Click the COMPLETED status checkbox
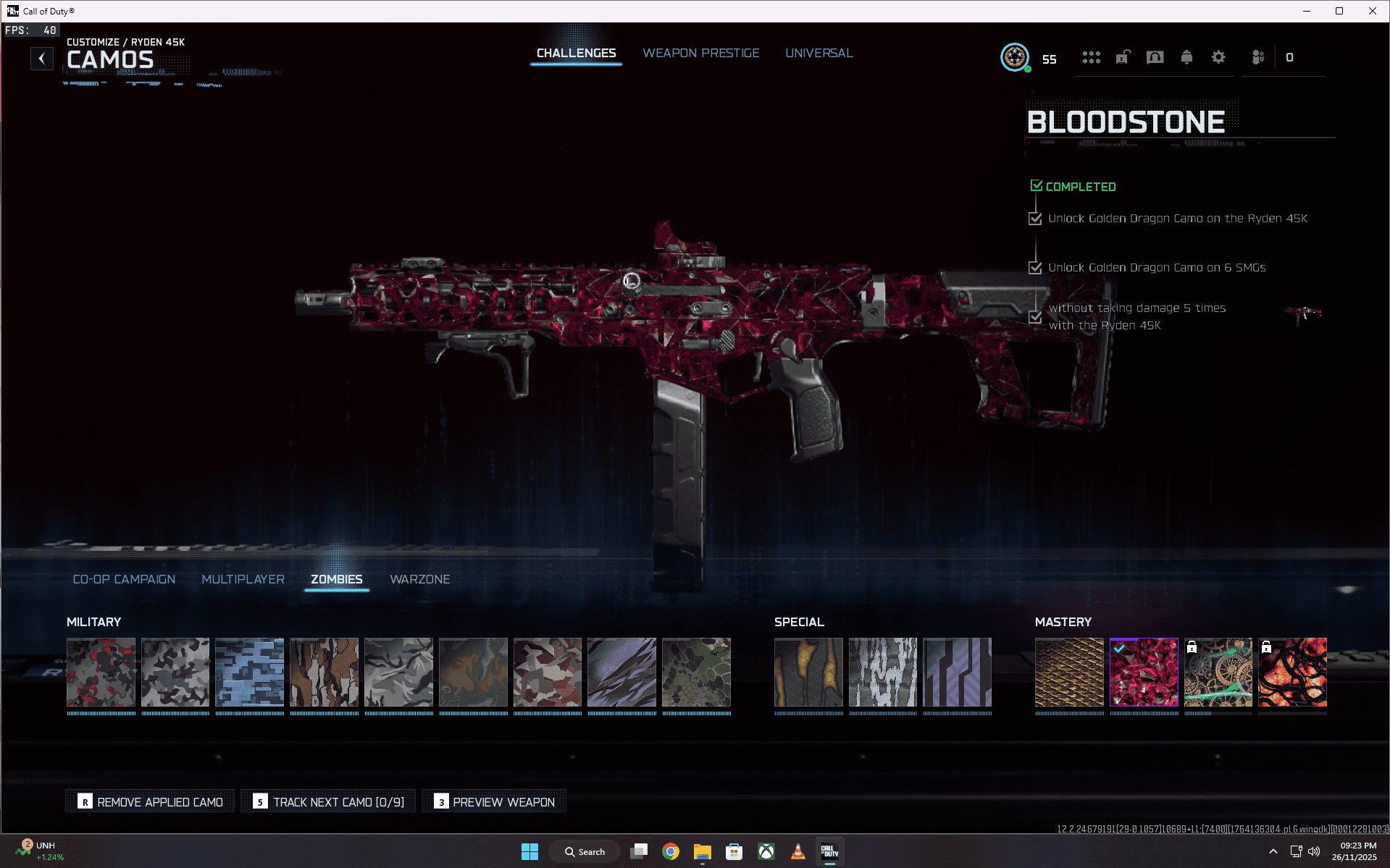The width and height of the screenshot is (1390, 868). point(1036,184)
